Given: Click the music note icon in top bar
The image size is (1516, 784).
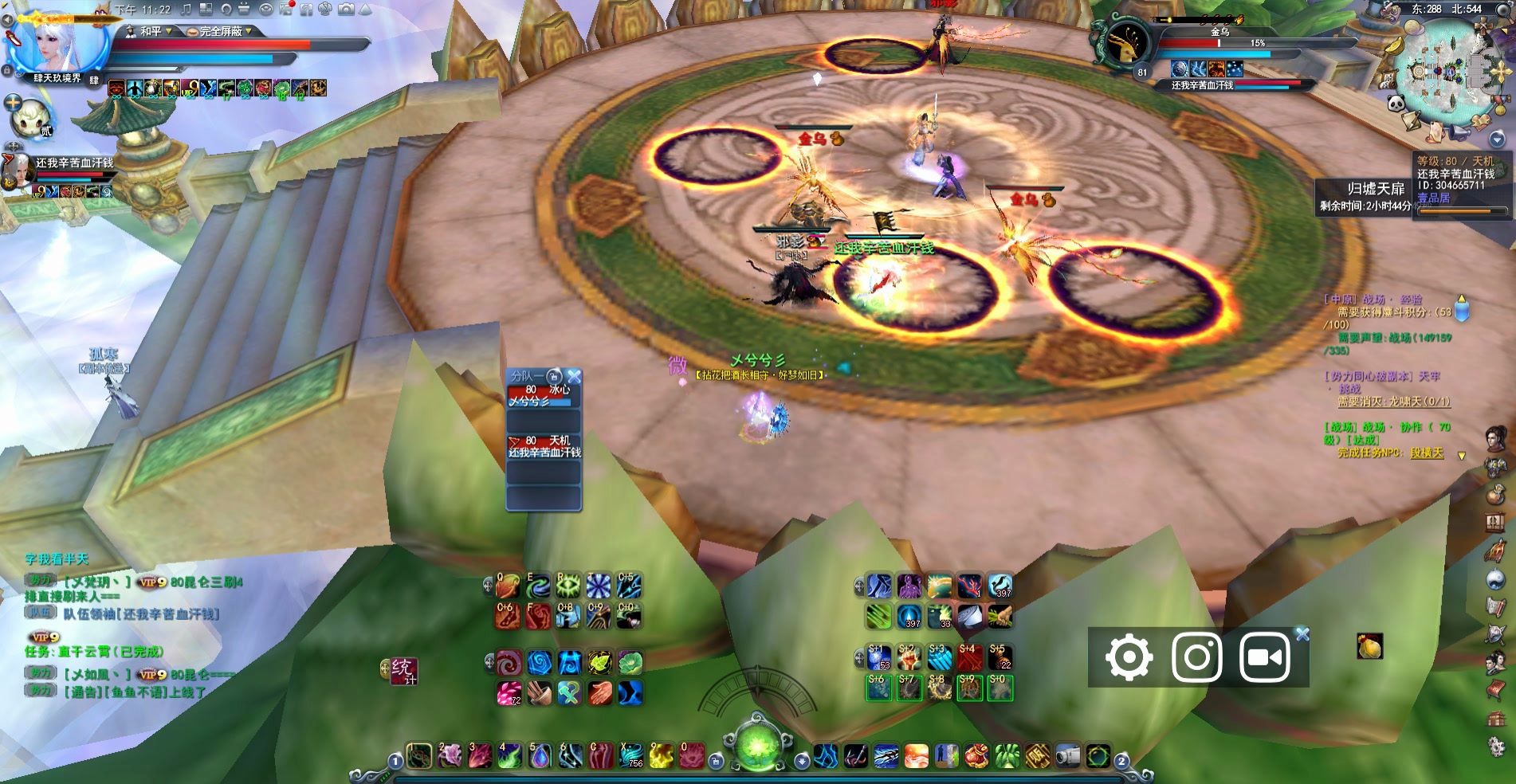Looking at the screenshot, I should pyautogui.click(x=186, y=10).
